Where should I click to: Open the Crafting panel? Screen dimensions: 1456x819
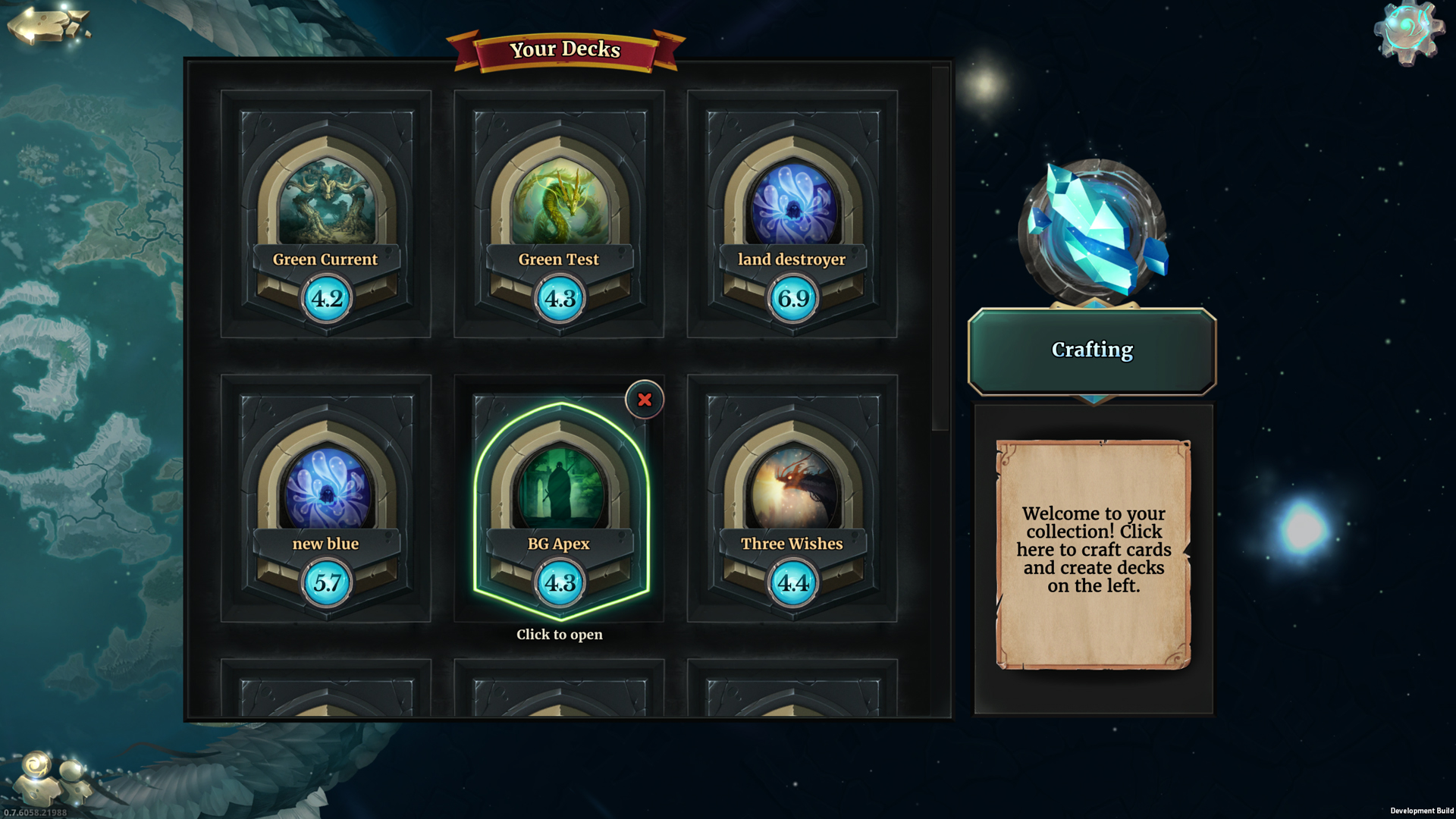click(1092, 350)
